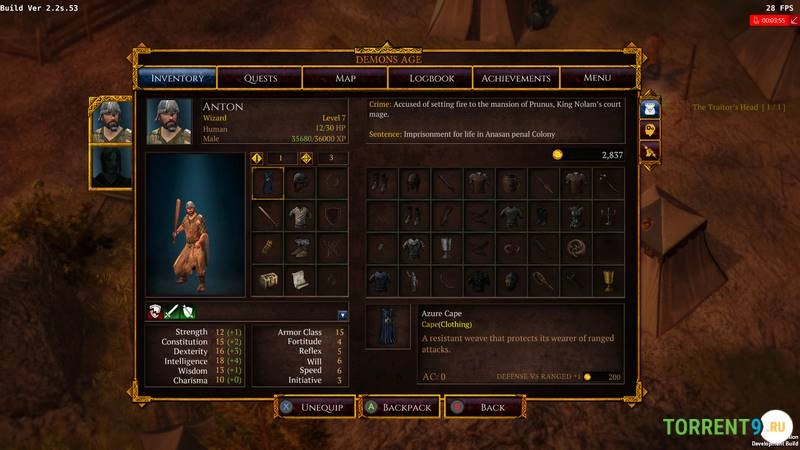The height and width of the screenshot is (450, 800).
Task: Click the equipped wooden club slot
Action: pyautogui.click(x=267, y=216)
